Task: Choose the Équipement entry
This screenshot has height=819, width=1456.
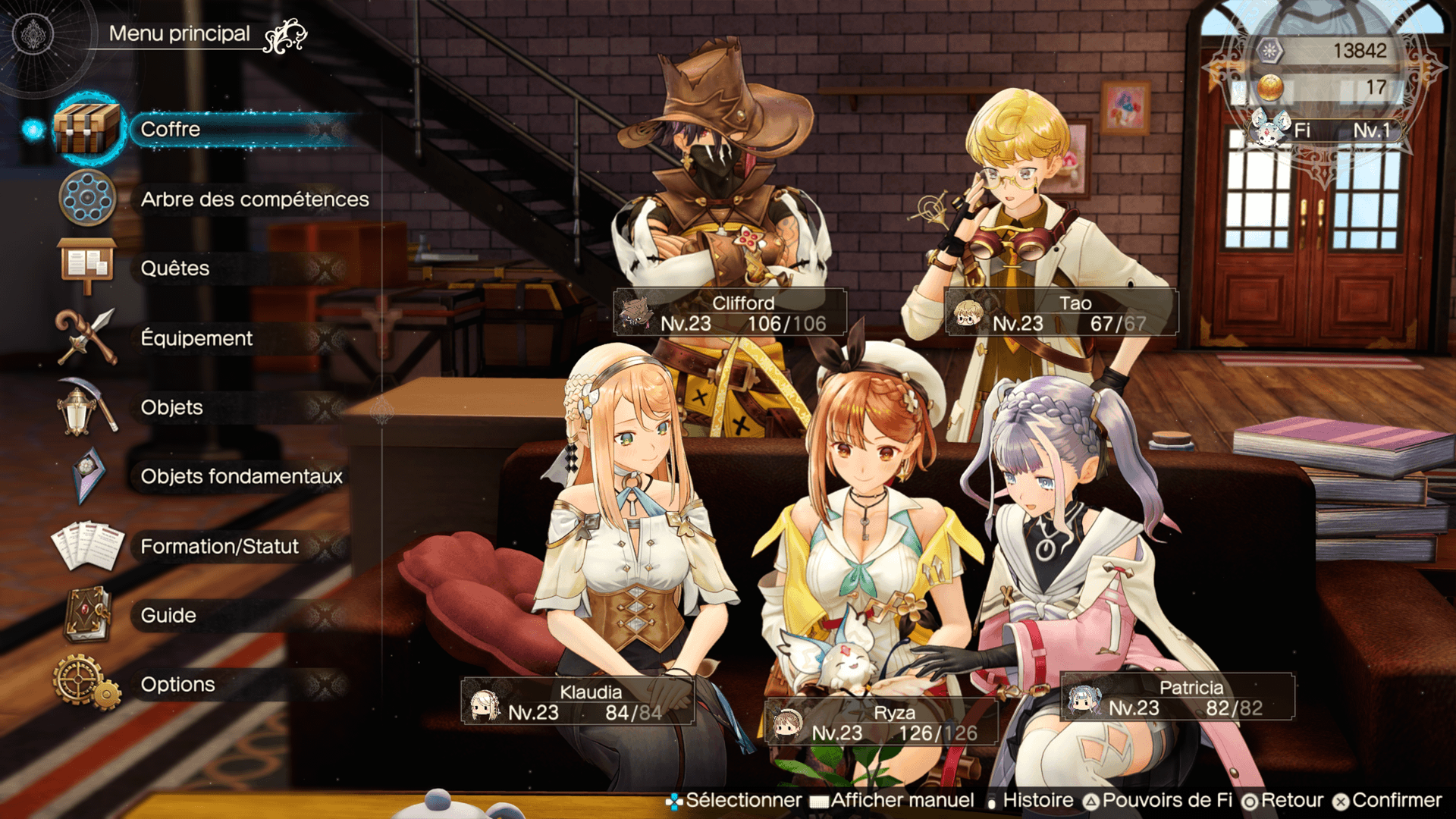Action: (197, 338)
